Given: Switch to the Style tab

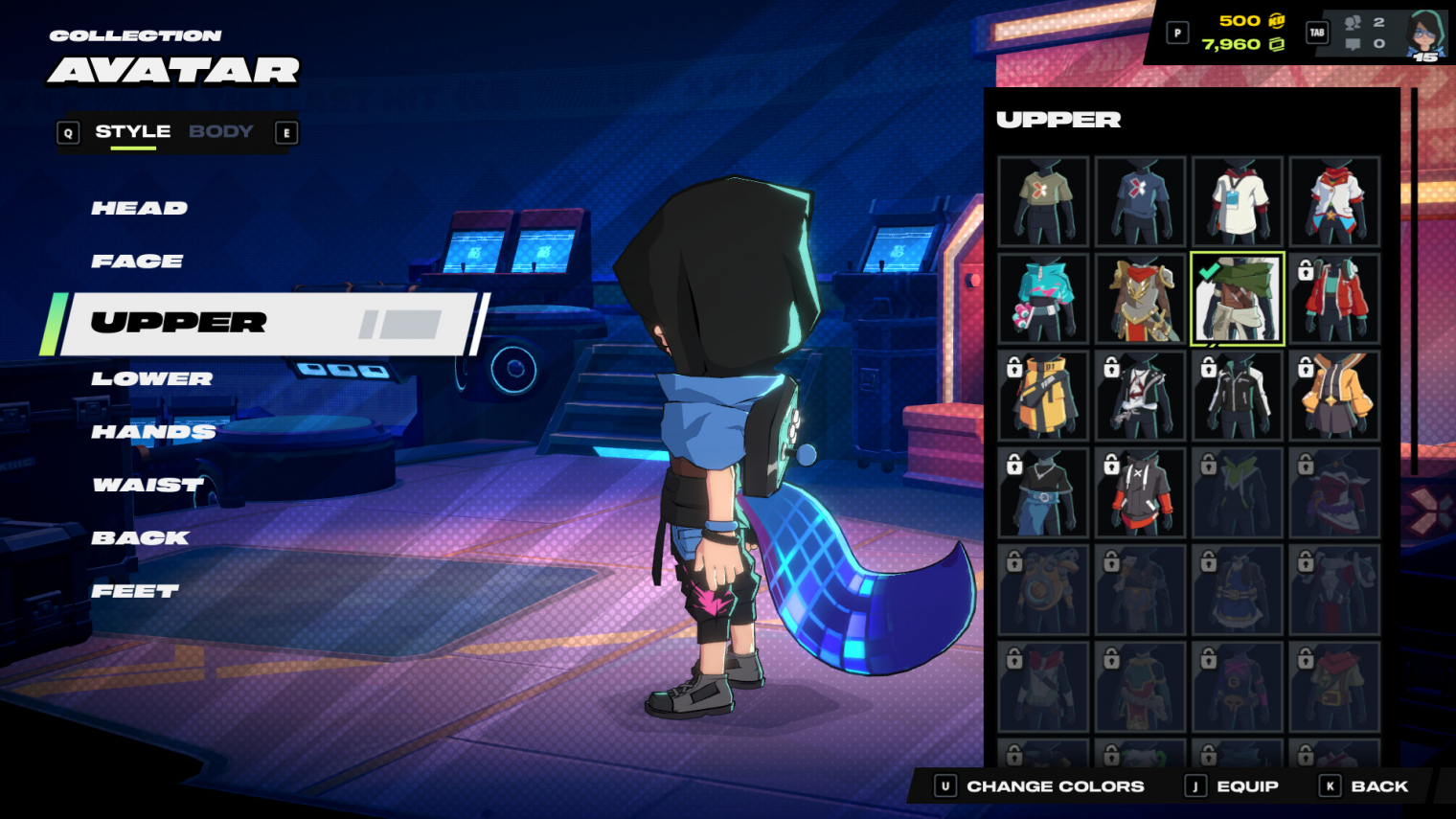Looking at the screenshot, I should pos(132,132).
